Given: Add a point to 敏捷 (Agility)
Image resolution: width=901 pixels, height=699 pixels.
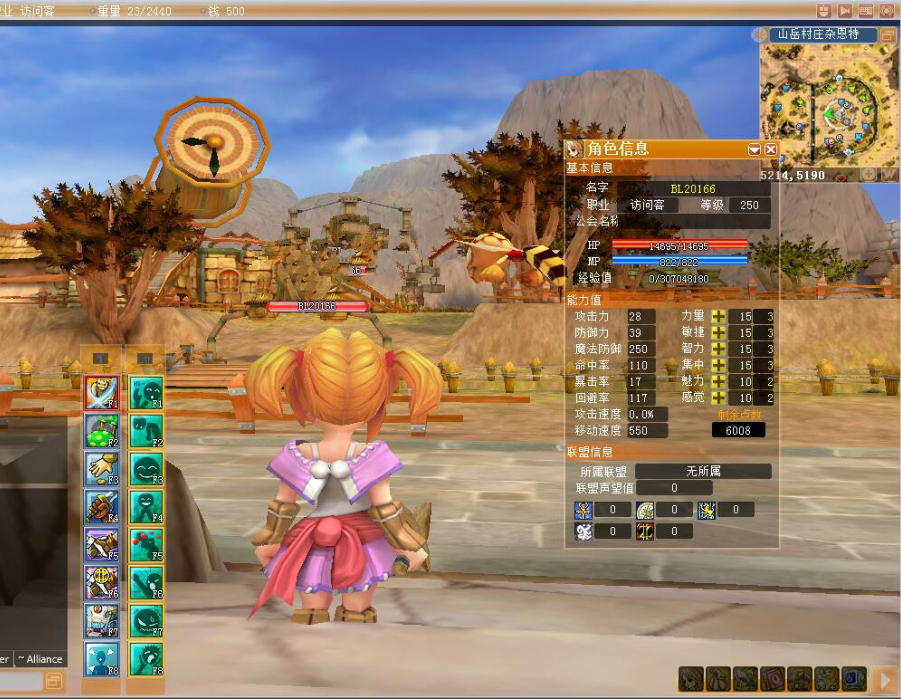Looking at the screenshot, I should [718, 333].
